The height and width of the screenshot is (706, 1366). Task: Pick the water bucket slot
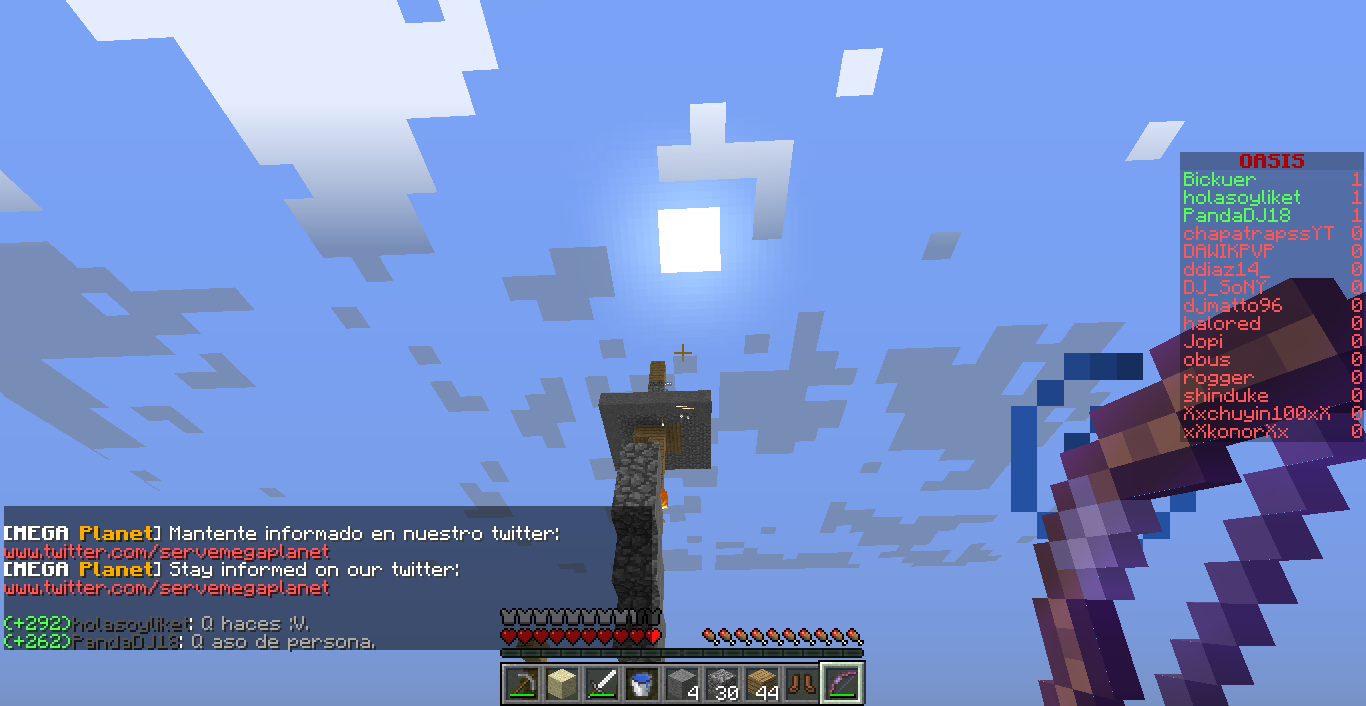click(x=642, y=684)
